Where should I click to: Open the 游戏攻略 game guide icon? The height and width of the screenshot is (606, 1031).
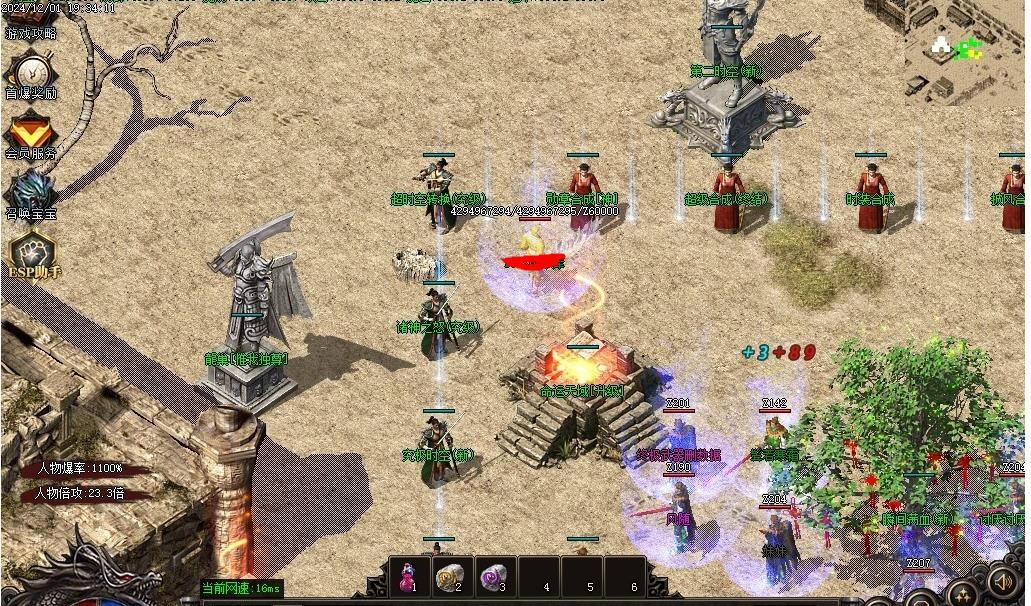click(30, 22)
